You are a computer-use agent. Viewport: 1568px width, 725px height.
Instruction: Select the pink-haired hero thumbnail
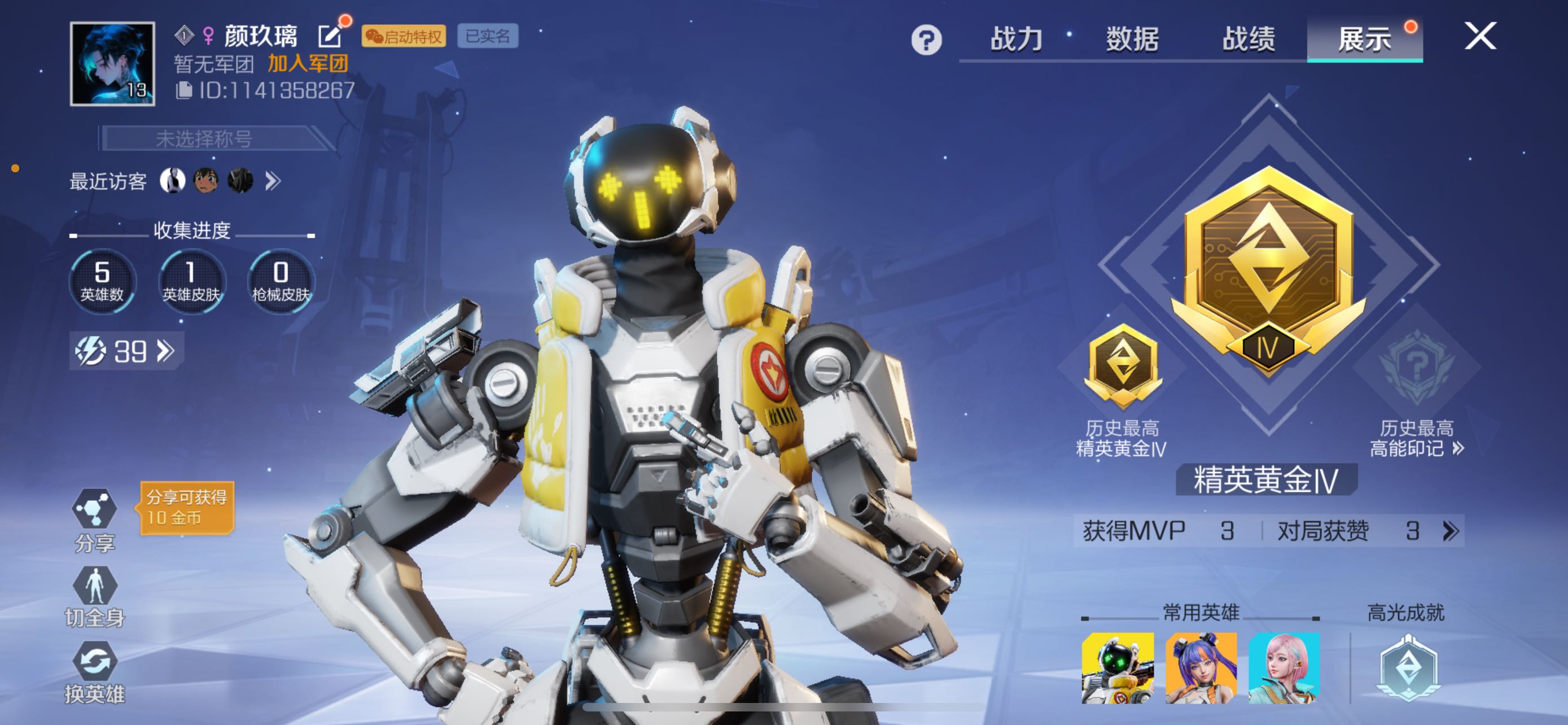[1284, 668]
